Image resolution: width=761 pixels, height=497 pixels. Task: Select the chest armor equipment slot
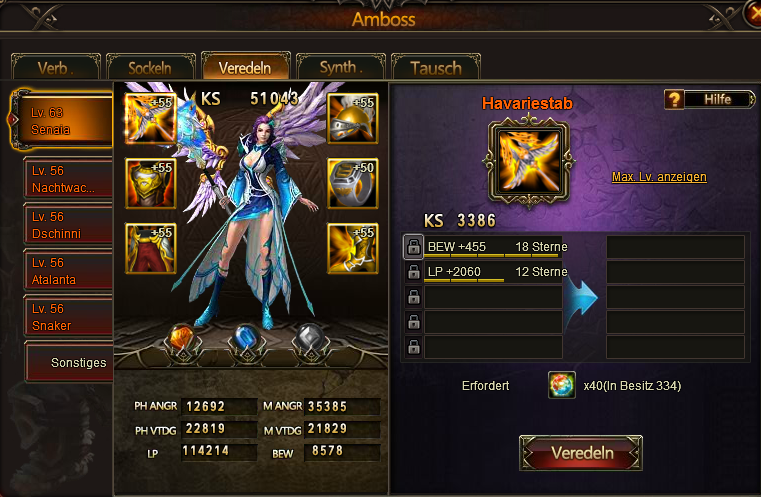click(151, 183)
